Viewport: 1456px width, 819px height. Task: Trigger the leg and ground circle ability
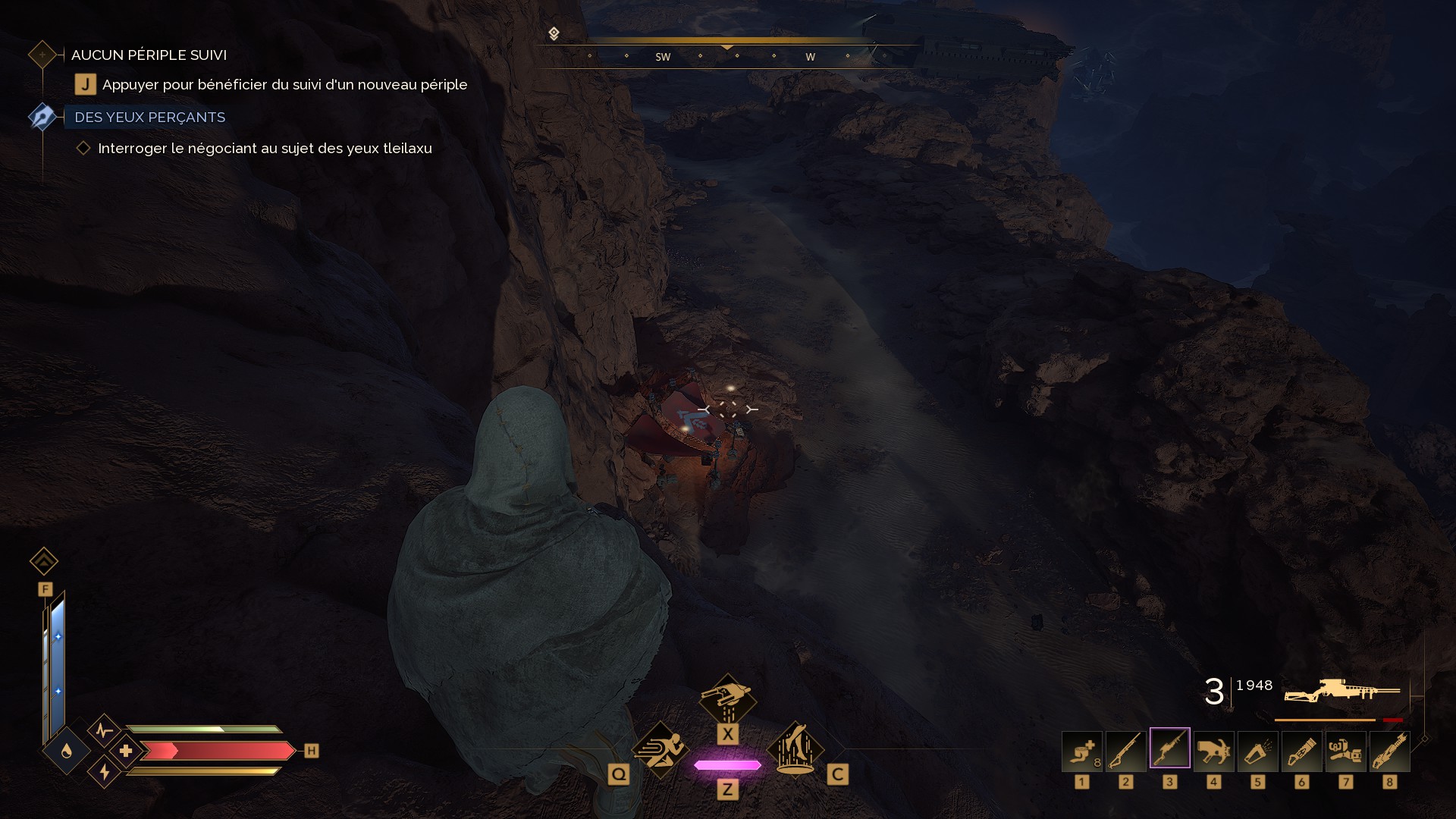coord(795,749)
